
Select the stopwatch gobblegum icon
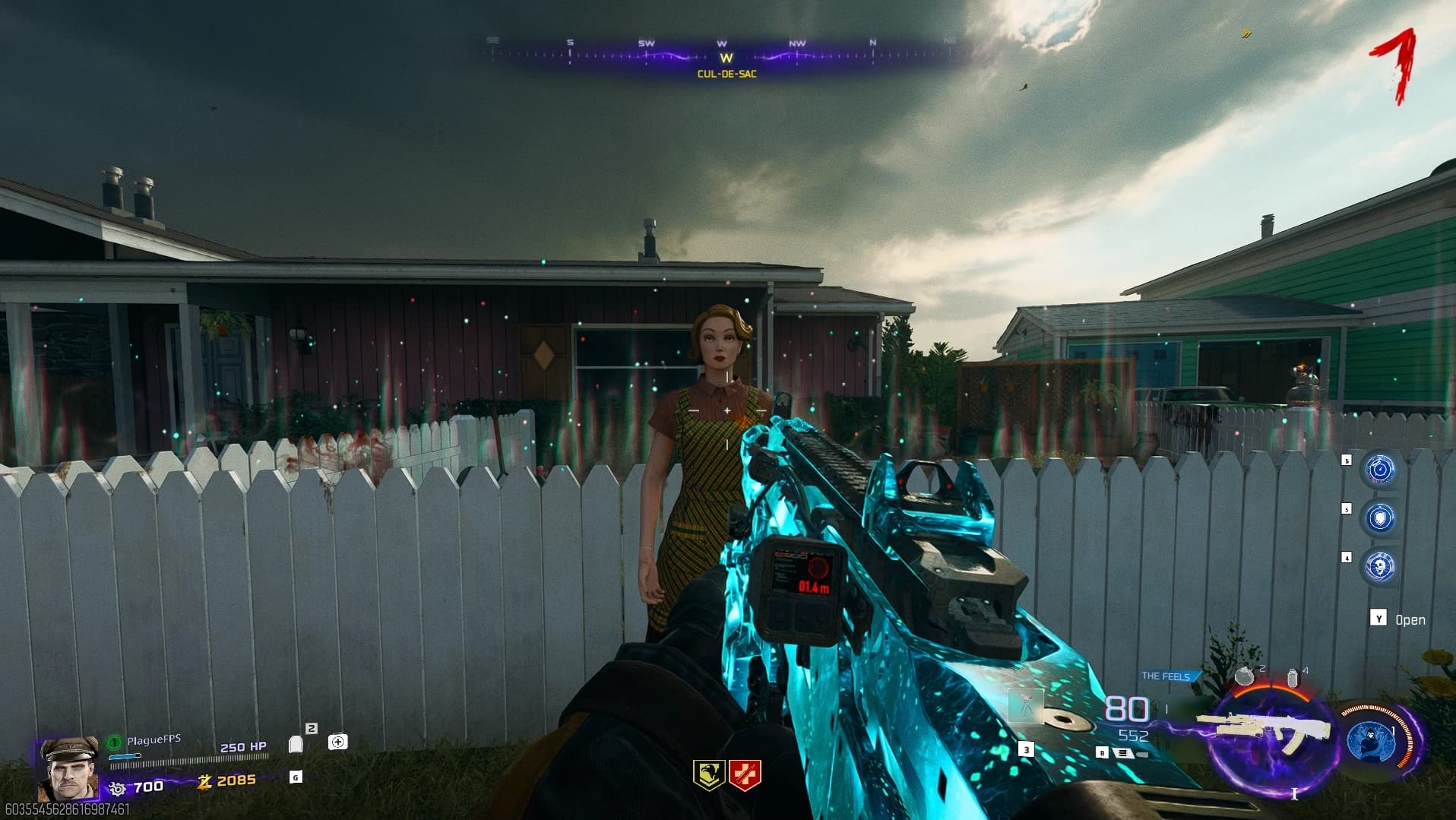tap(1380, 470)
